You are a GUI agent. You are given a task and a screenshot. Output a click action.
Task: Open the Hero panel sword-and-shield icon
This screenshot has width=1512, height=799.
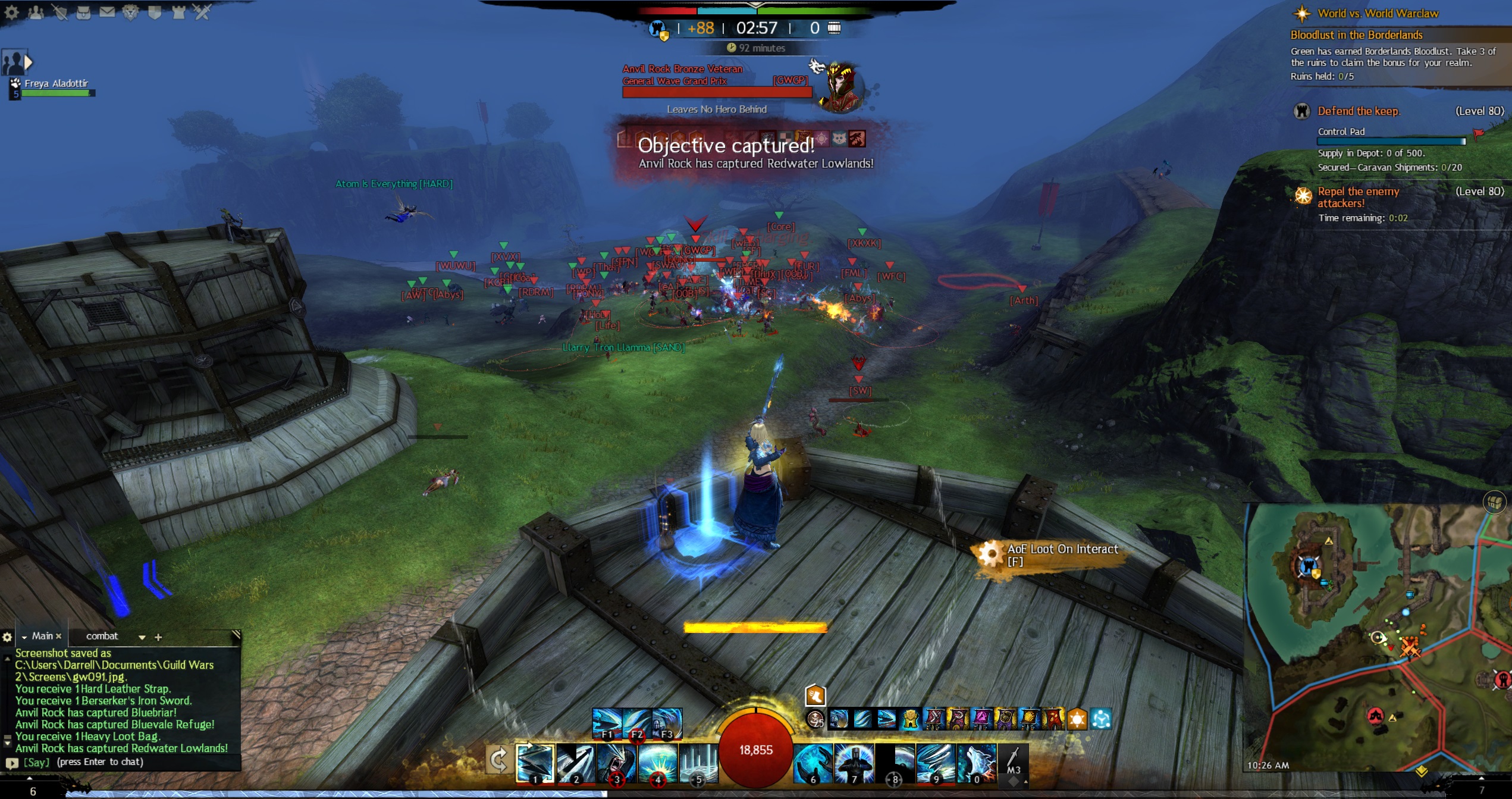[59, 12]
